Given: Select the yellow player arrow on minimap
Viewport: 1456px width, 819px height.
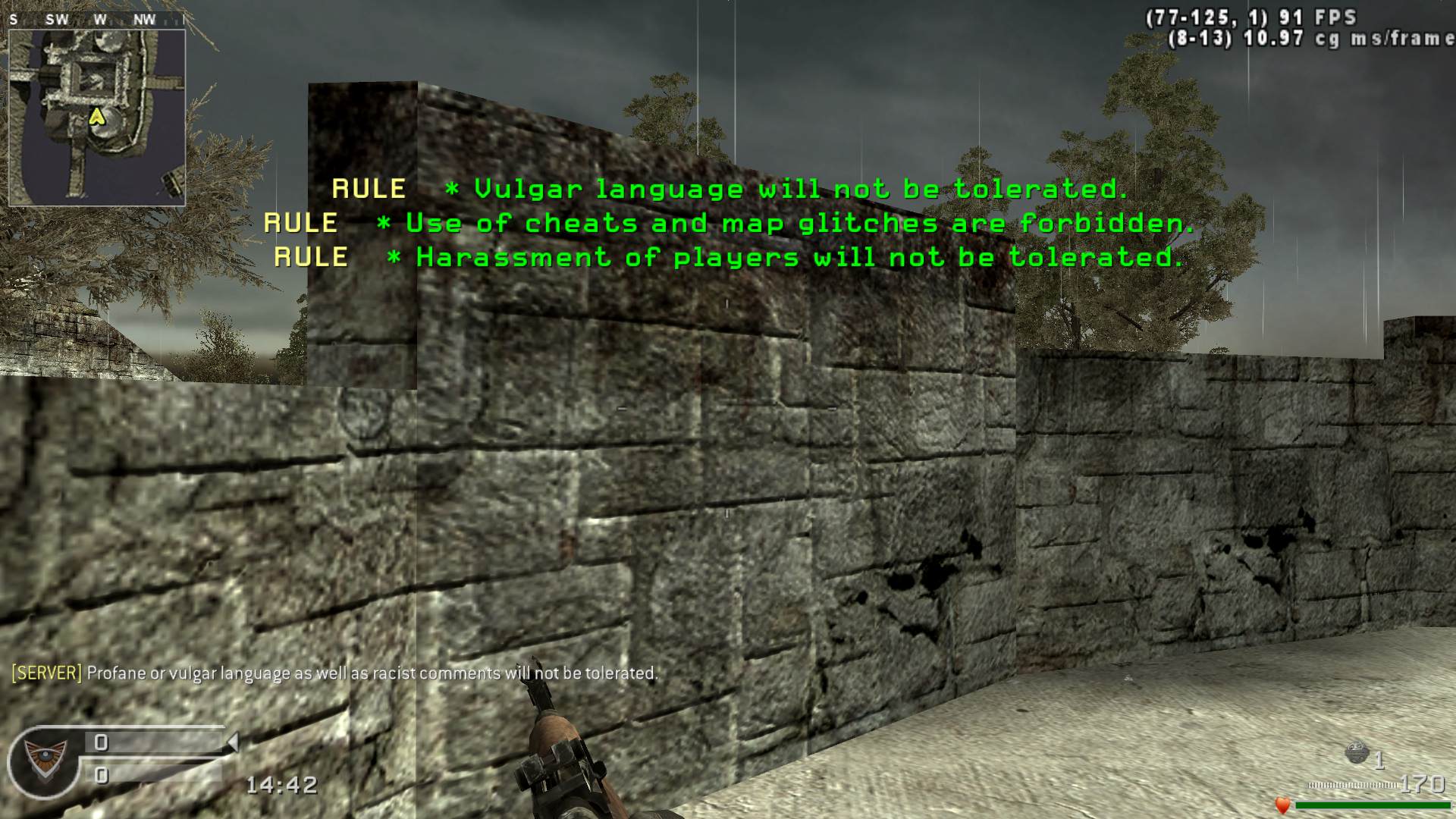Looking at the screenshot, I should click(96, 116).
